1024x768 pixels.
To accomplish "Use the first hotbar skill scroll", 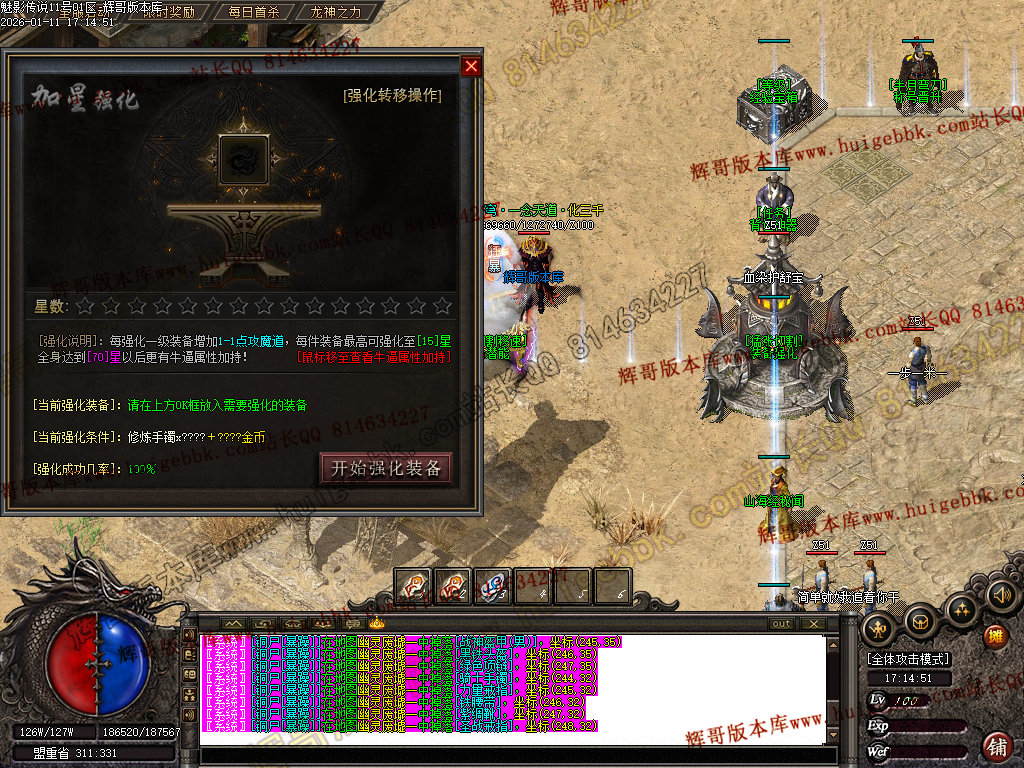I will pos(413,586).
